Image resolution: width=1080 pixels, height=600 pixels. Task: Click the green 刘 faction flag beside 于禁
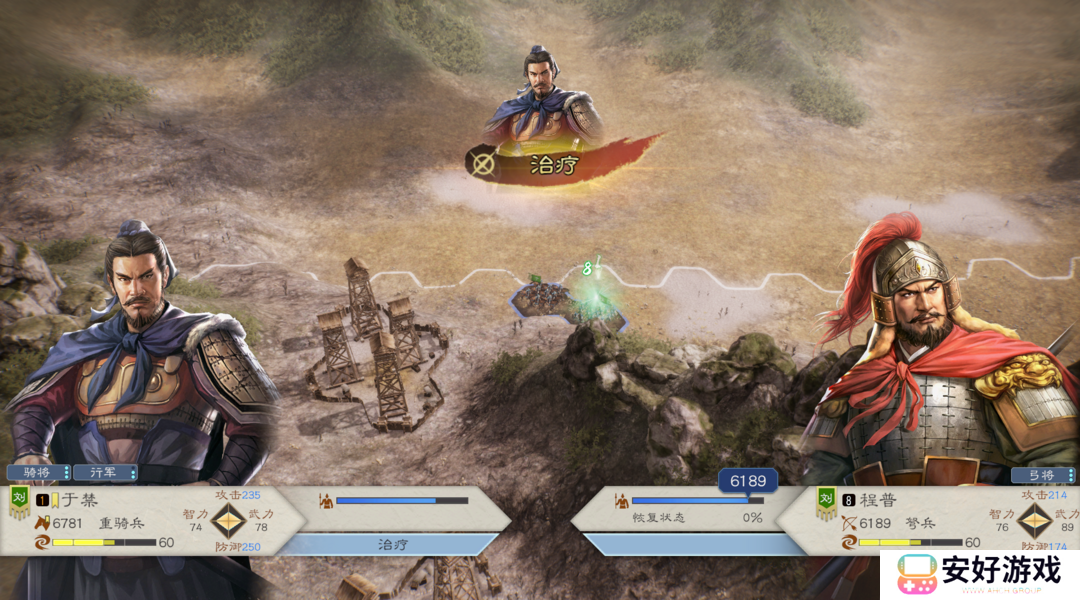[19, 501]
